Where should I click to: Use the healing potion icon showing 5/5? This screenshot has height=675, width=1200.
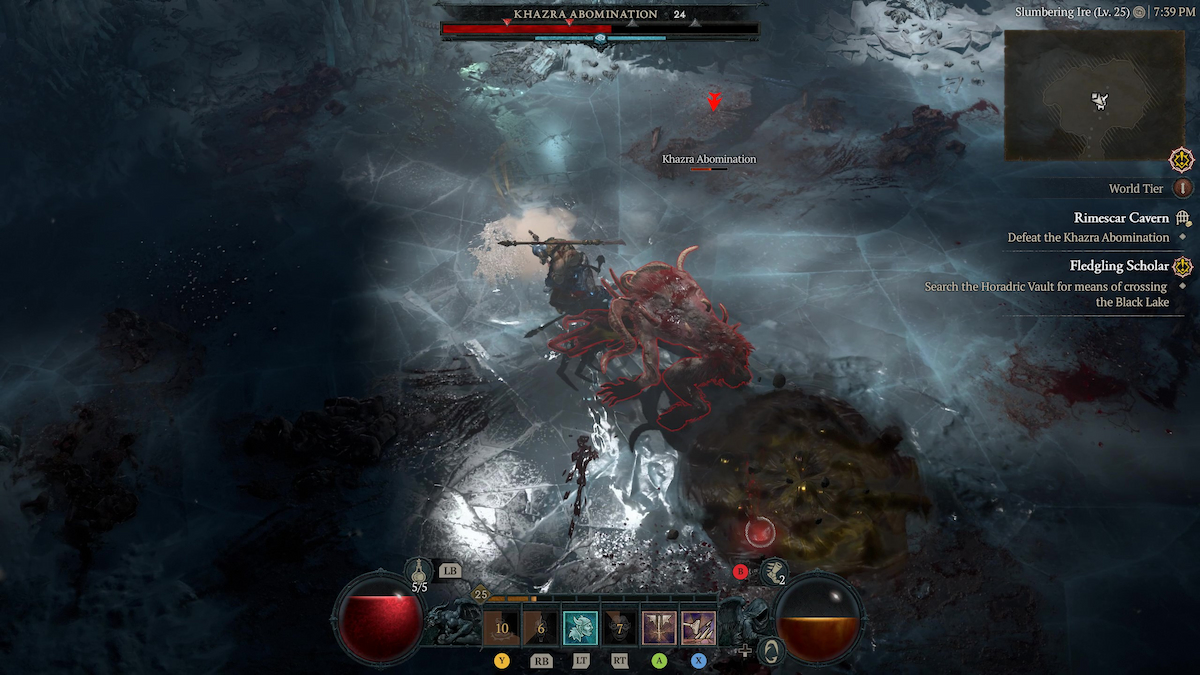(418, 572)
